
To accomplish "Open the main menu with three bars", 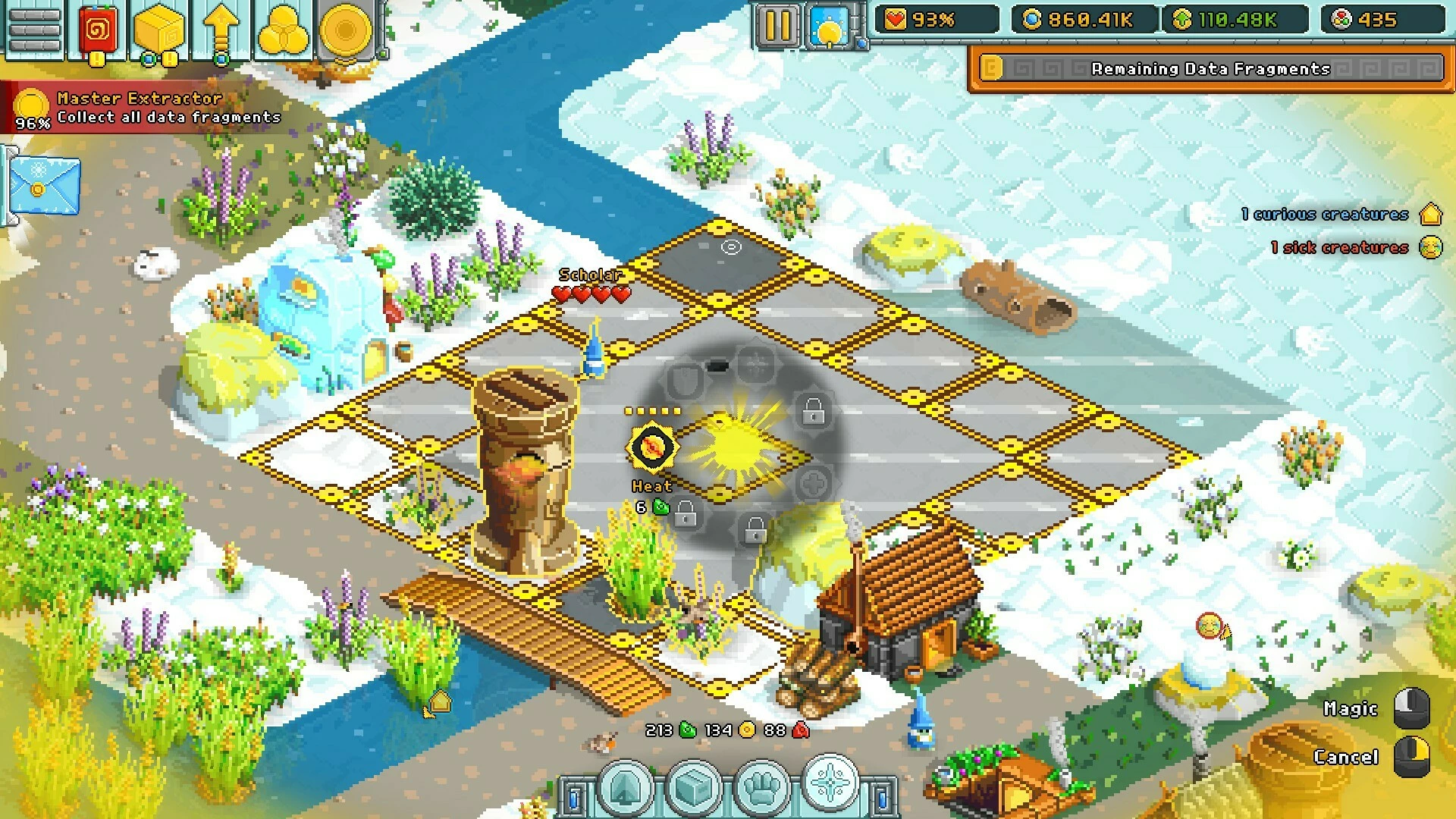I will (x=34, y=30).
